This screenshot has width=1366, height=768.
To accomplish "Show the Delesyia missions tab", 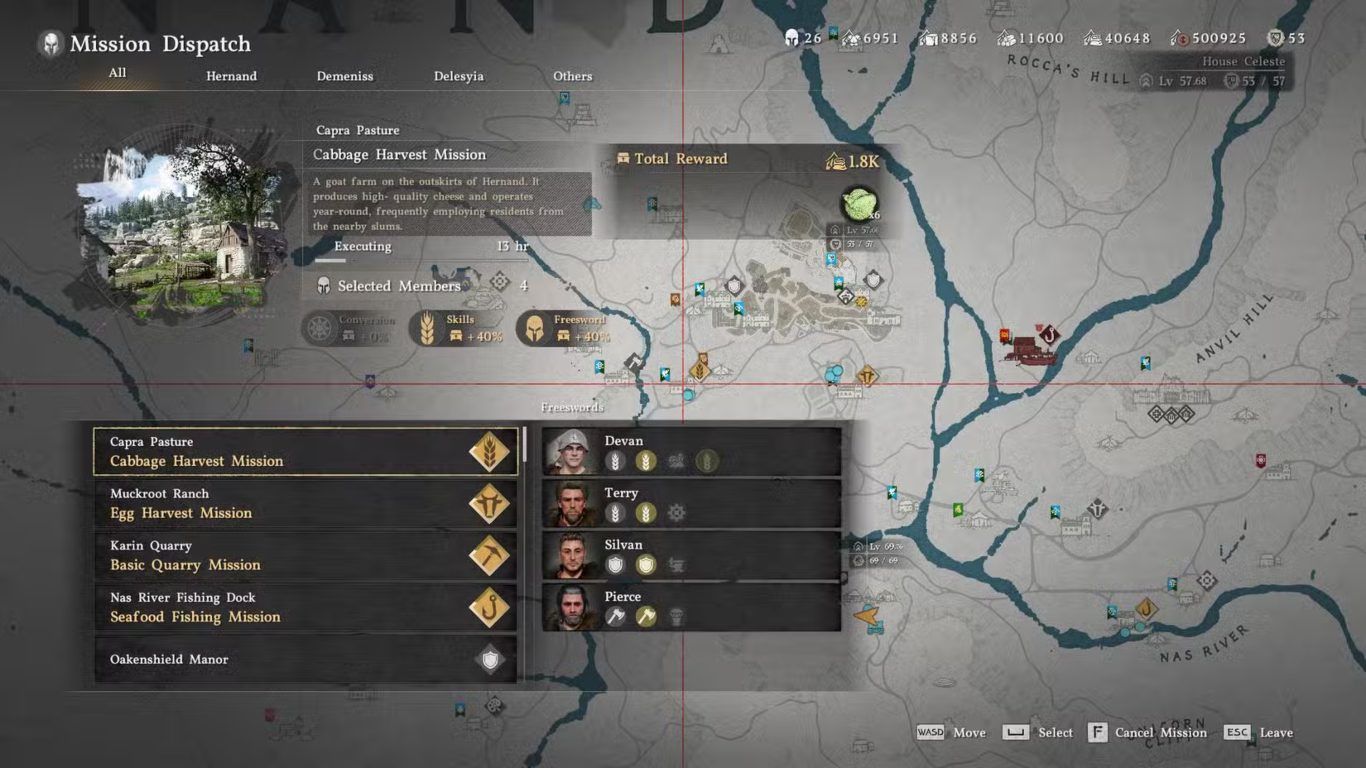I will click(458, 76).
